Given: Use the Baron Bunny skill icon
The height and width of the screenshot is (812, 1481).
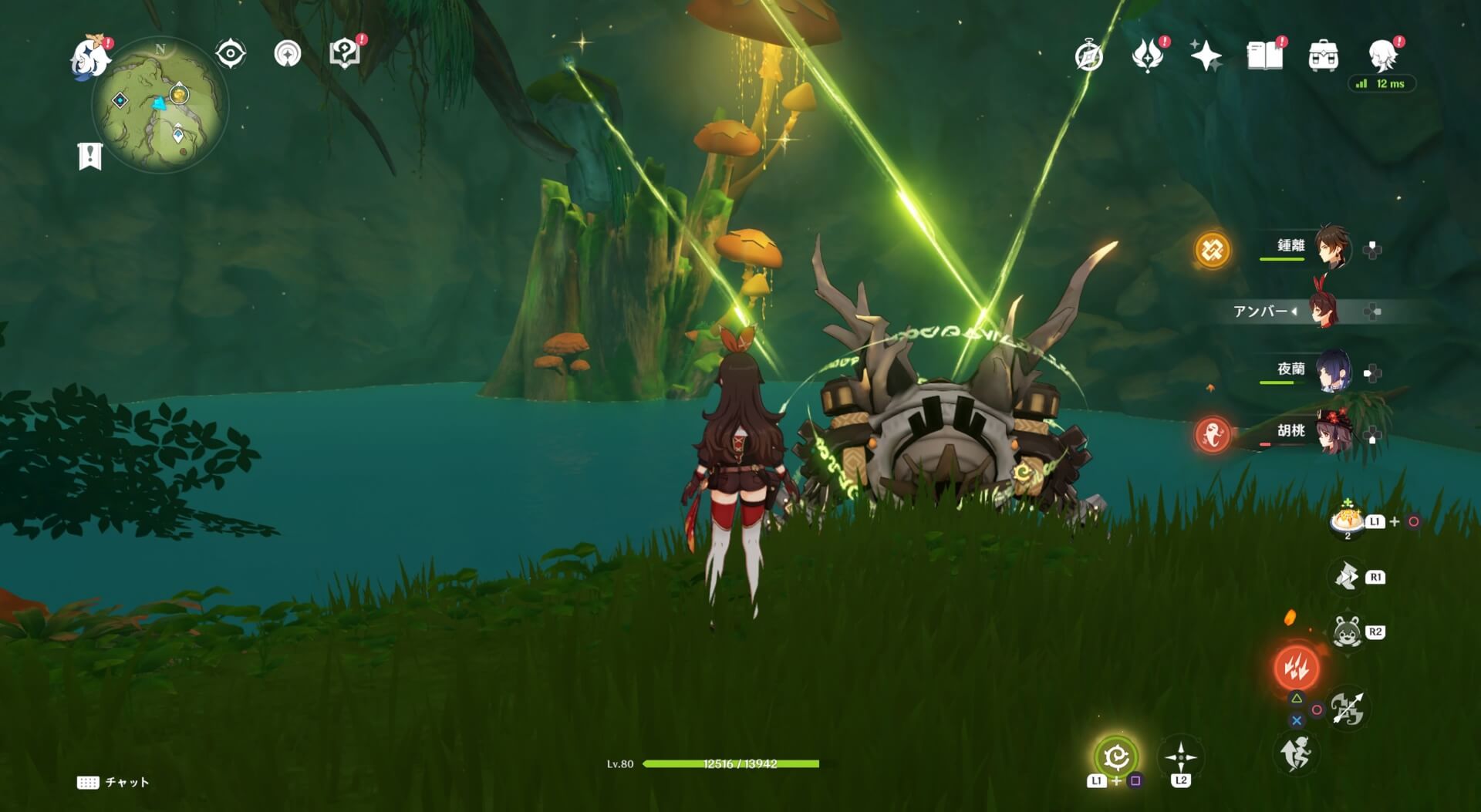Looking at the screenshot, I should tap(1347, 632).
